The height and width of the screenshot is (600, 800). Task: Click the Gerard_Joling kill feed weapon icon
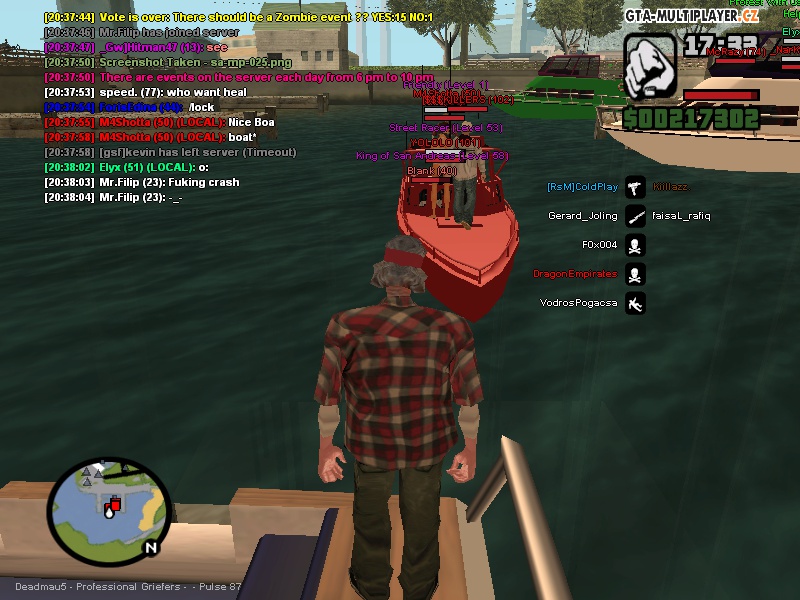click(x=635, y=216)
